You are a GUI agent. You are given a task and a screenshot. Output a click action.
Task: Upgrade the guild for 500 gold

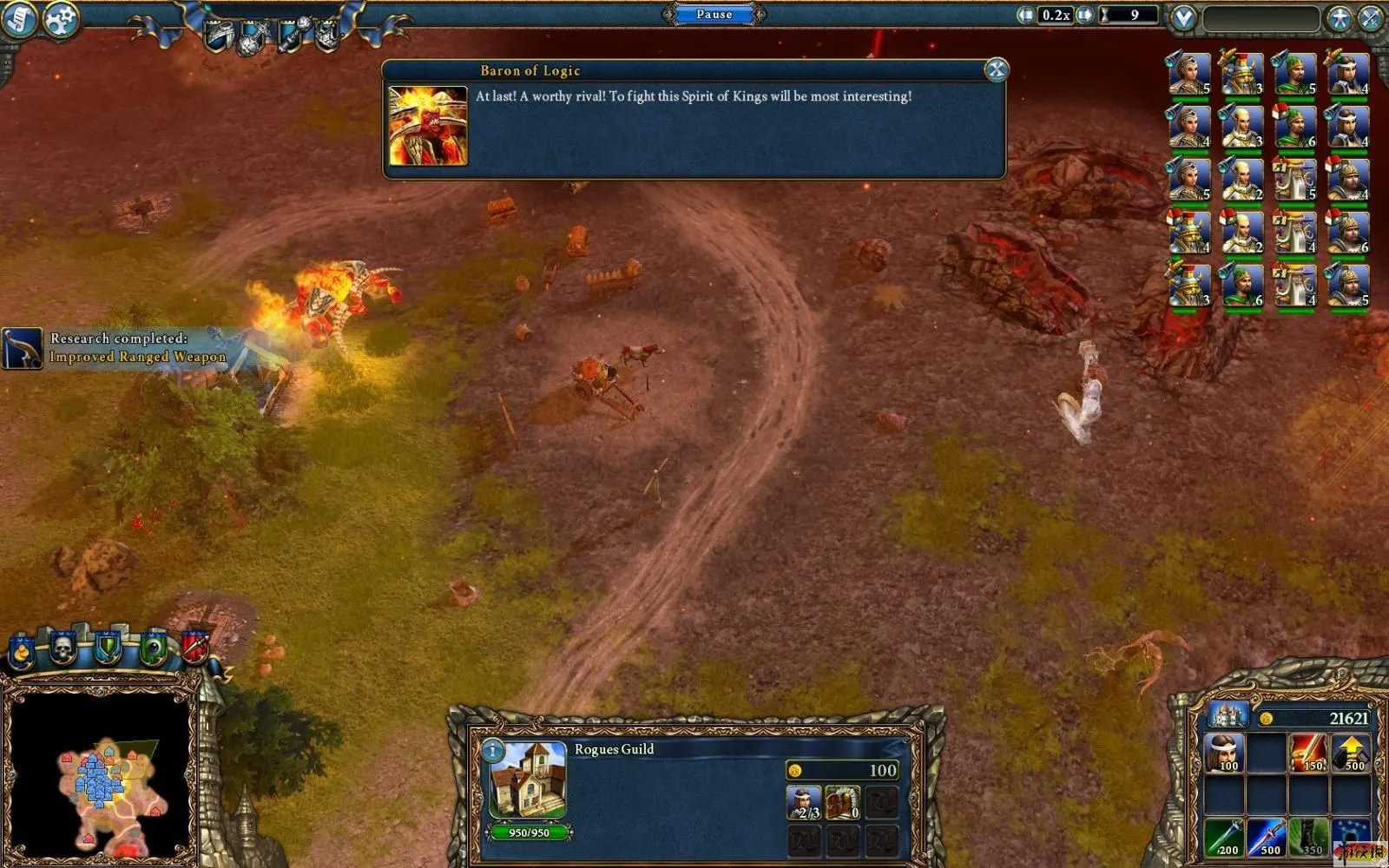[x=1351, y=753]
